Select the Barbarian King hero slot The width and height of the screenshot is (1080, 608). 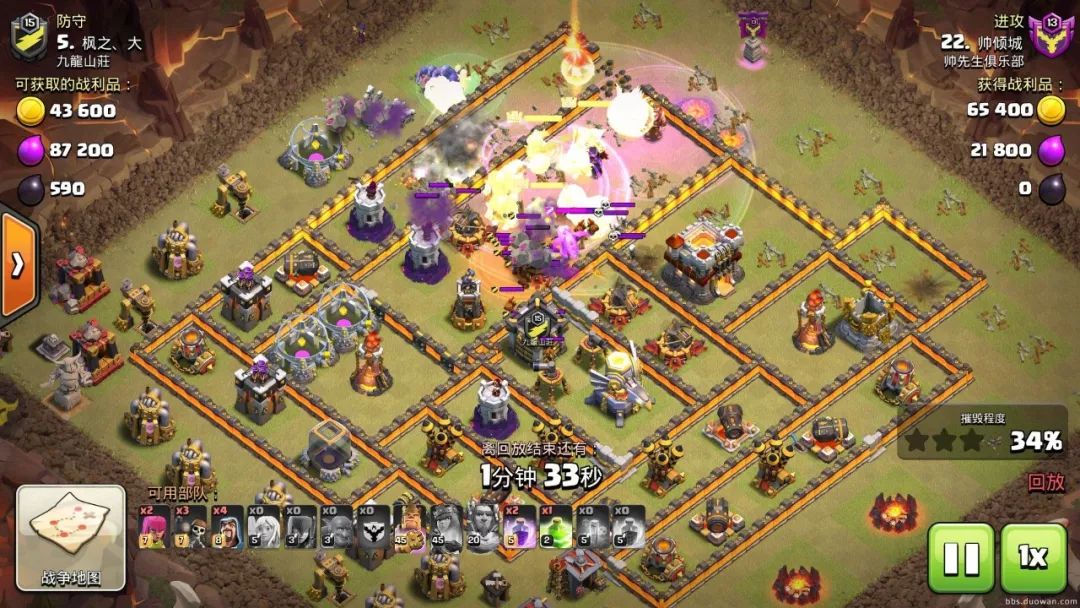pyautogui.click(x=409, y=527)
